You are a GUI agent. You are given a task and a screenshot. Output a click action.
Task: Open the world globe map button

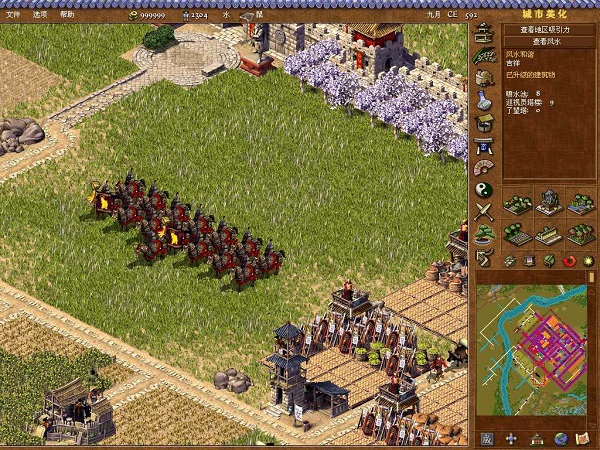click(x=560, y=439)
